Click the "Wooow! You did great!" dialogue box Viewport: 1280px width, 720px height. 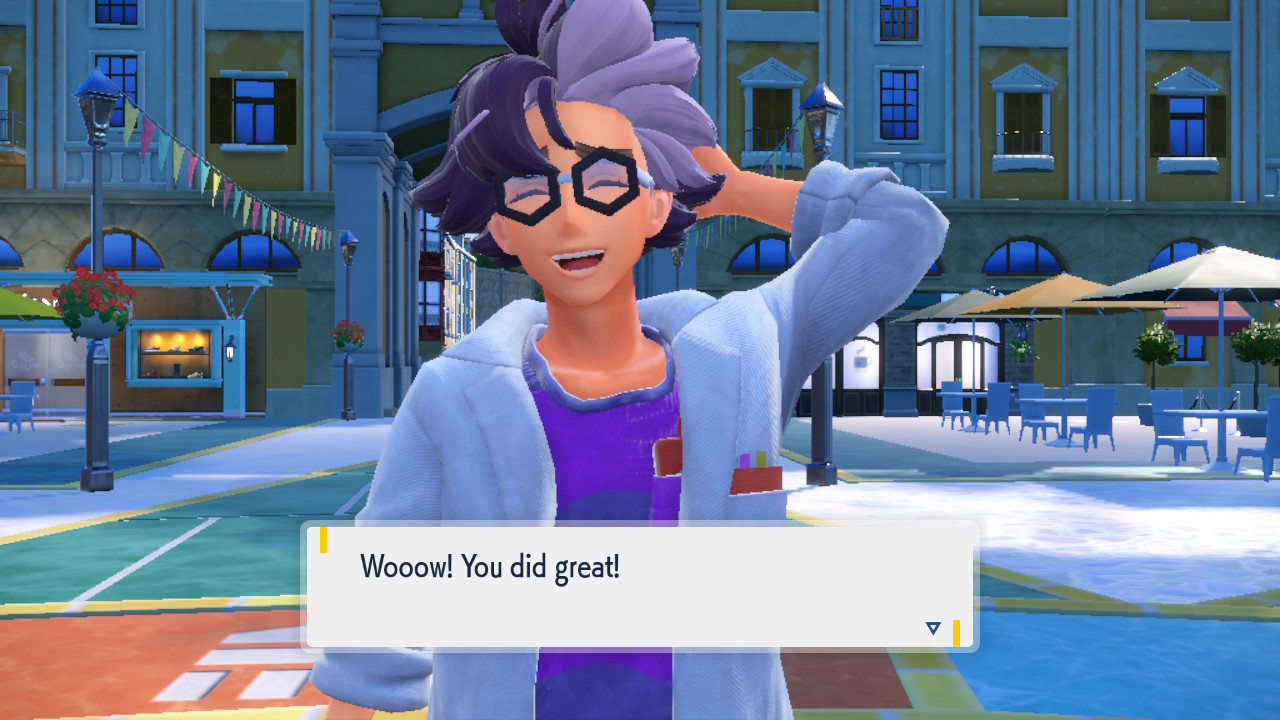point(640,585)
